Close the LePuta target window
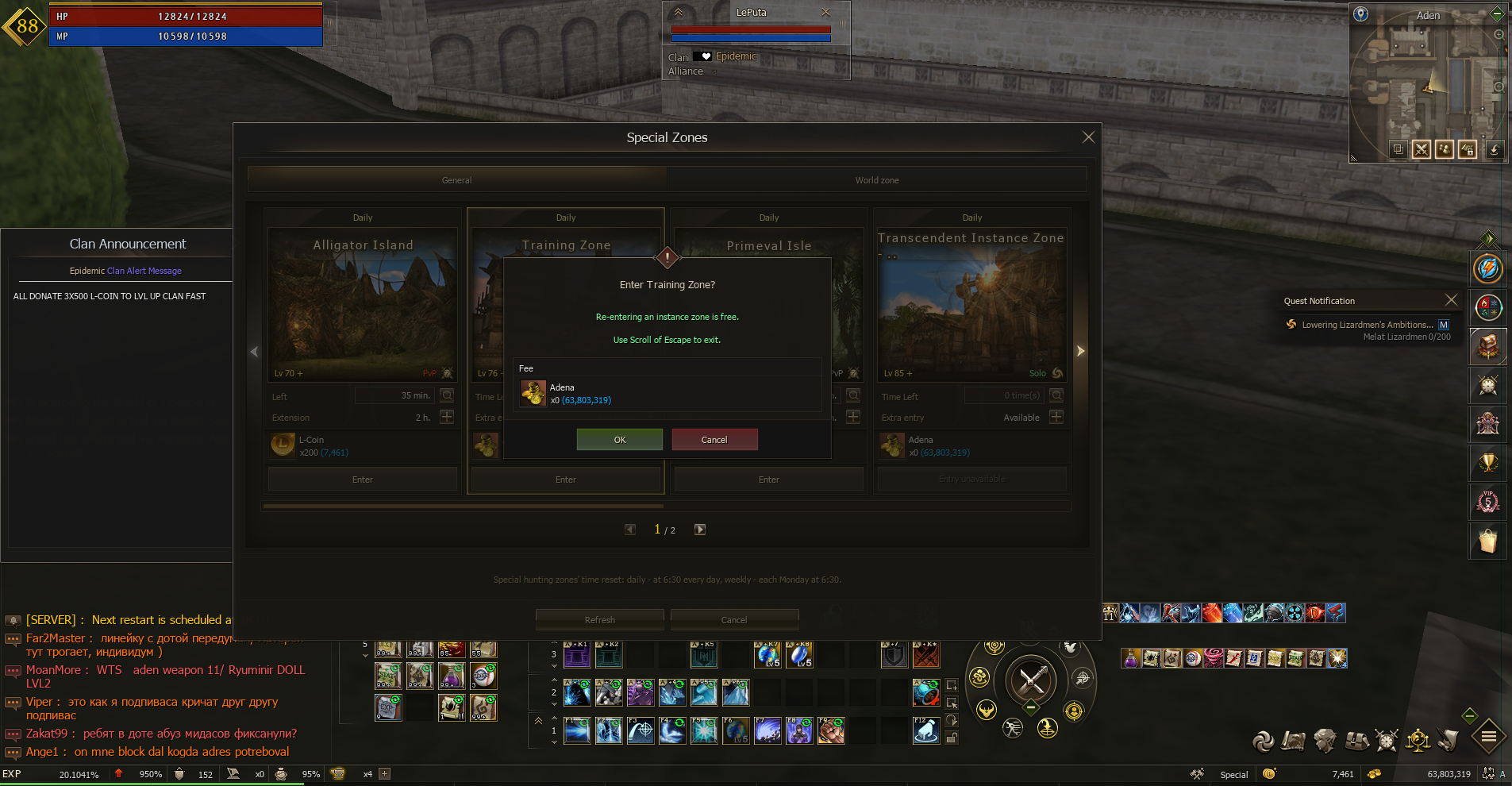 (825, 12)
